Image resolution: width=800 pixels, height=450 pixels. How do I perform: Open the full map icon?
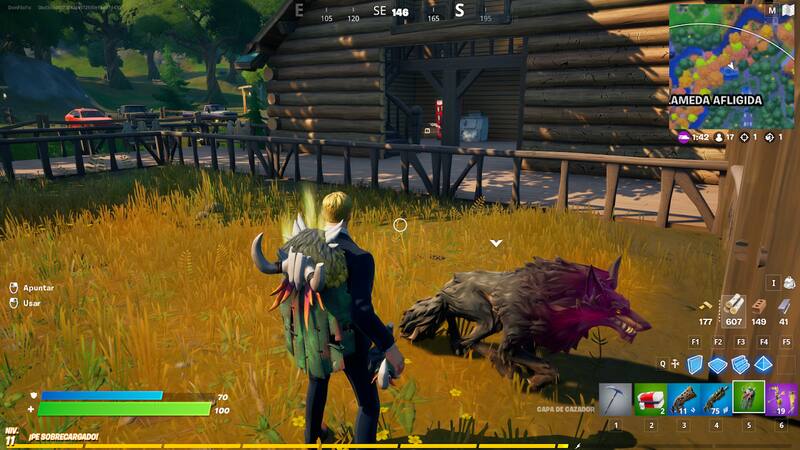(x=772, y=11)
